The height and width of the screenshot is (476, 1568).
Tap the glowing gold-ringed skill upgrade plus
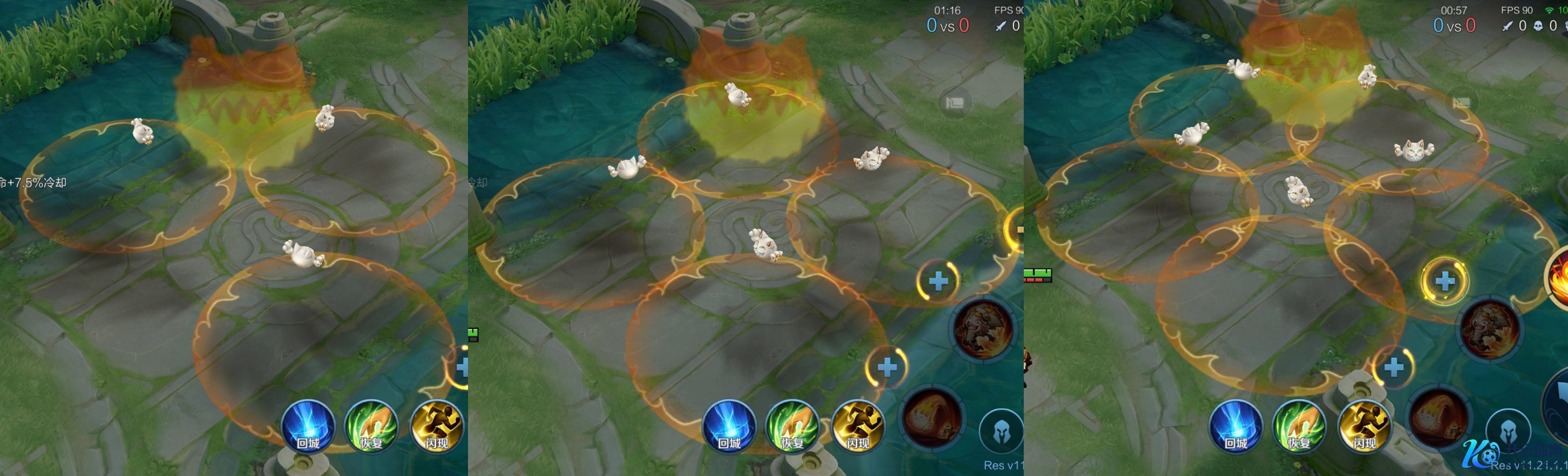tap(1445, 281)
